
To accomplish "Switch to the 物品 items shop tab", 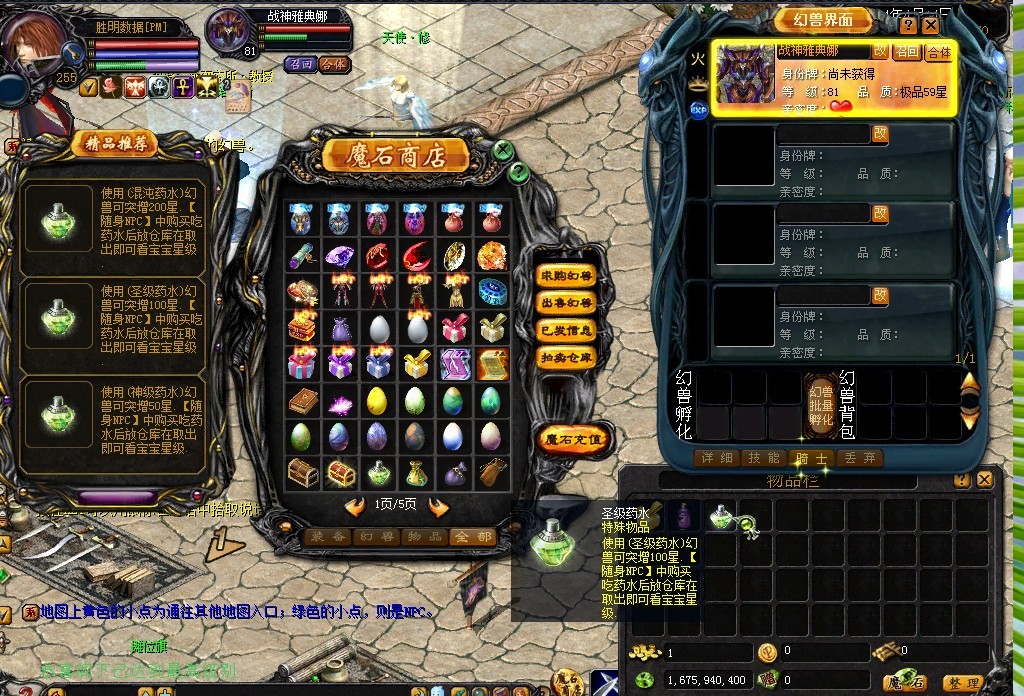I will (x=426, y=537).
